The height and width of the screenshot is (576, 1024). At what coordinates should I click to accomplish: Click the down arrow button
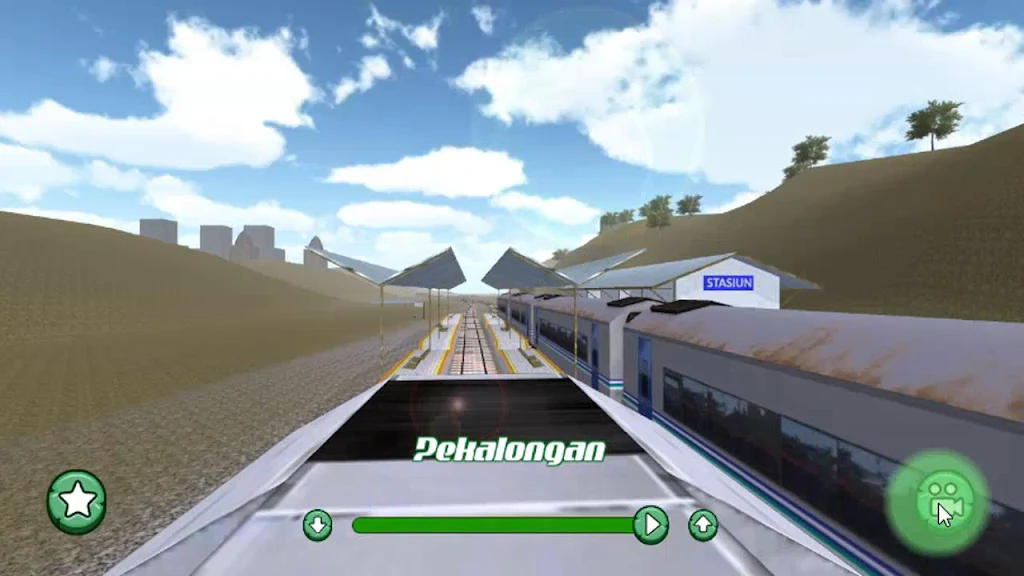(x=317, y=524)
